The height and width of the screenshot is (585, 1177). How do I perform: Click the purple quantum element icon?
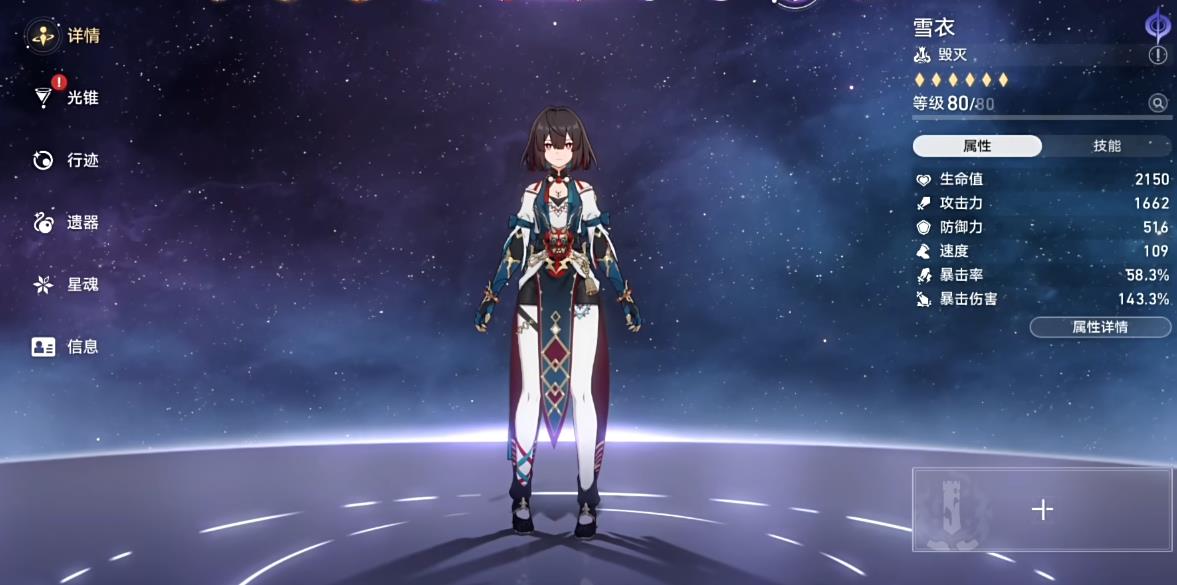coord(1157,25)
